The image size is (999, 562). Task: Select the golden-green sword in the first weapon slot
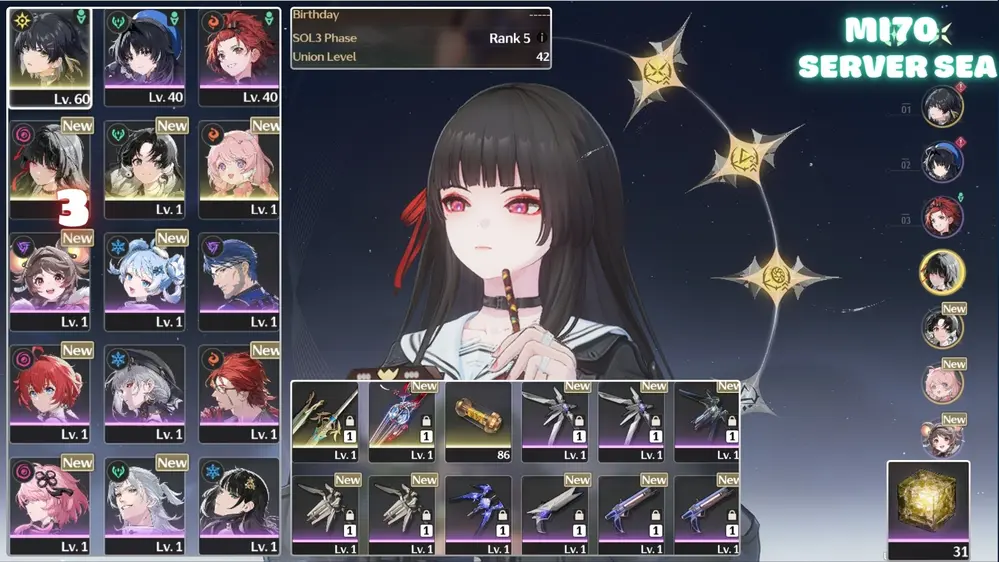coord(328,420)
